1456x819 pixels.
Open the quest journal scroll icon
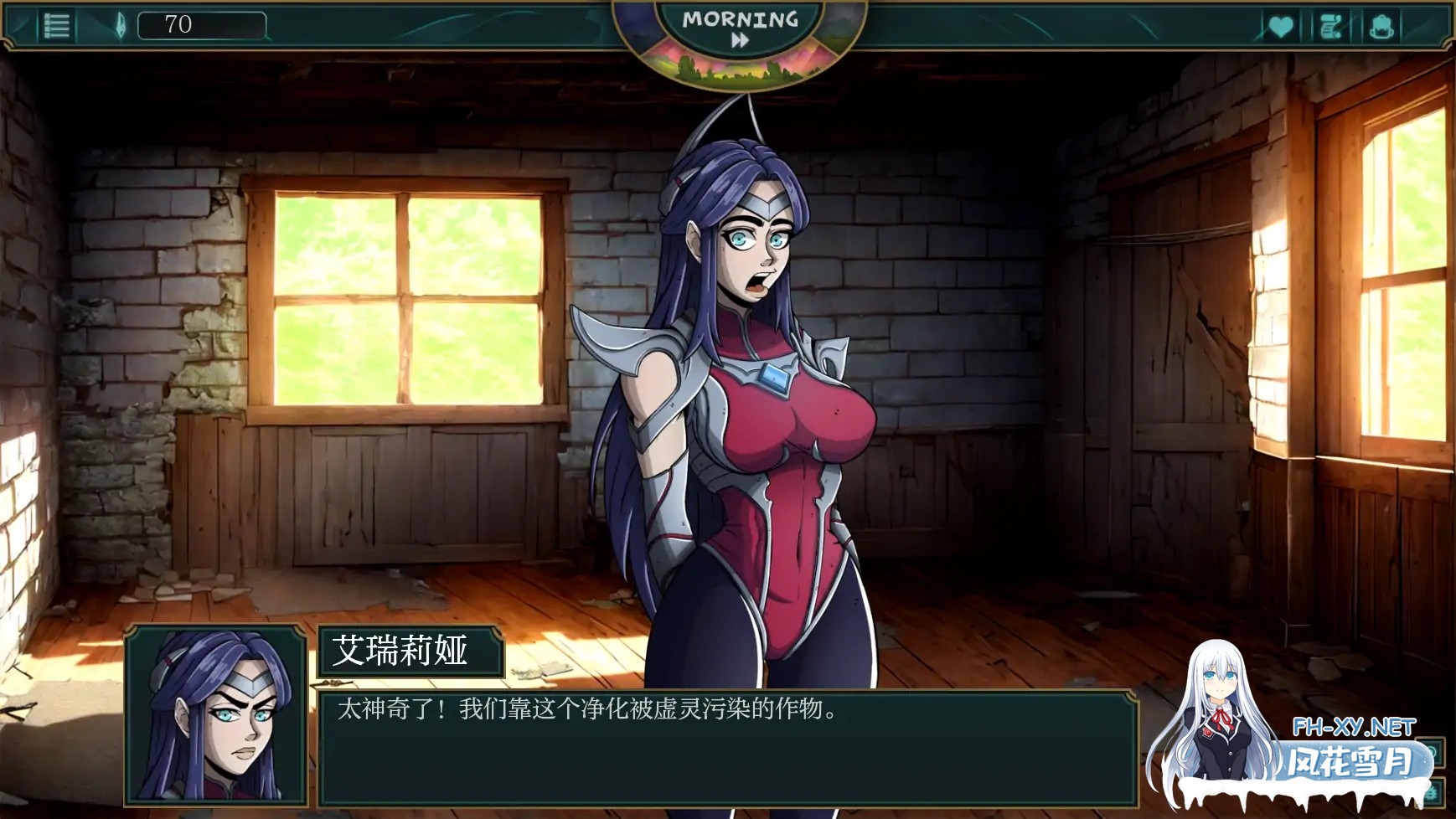pos(1333,24)
